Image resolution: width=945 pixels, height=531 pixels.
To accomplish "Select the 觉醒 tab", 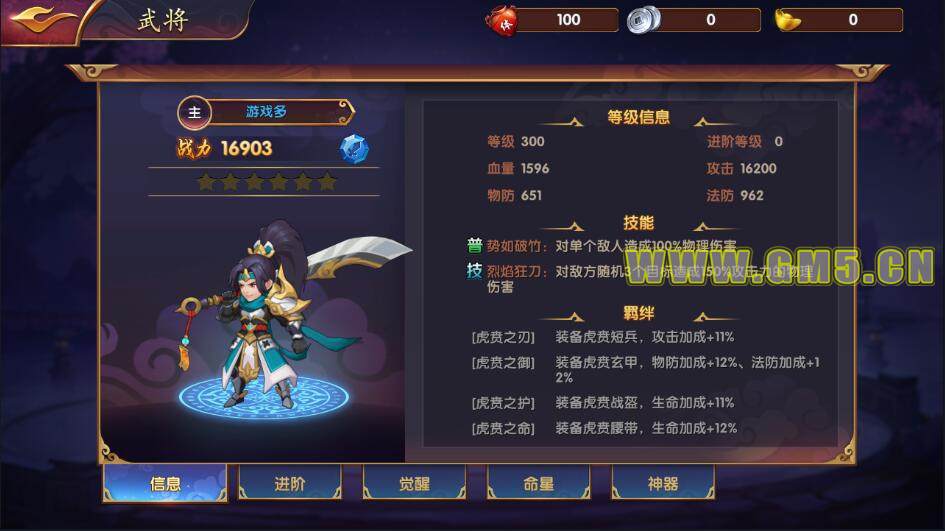I will [413, 484].
